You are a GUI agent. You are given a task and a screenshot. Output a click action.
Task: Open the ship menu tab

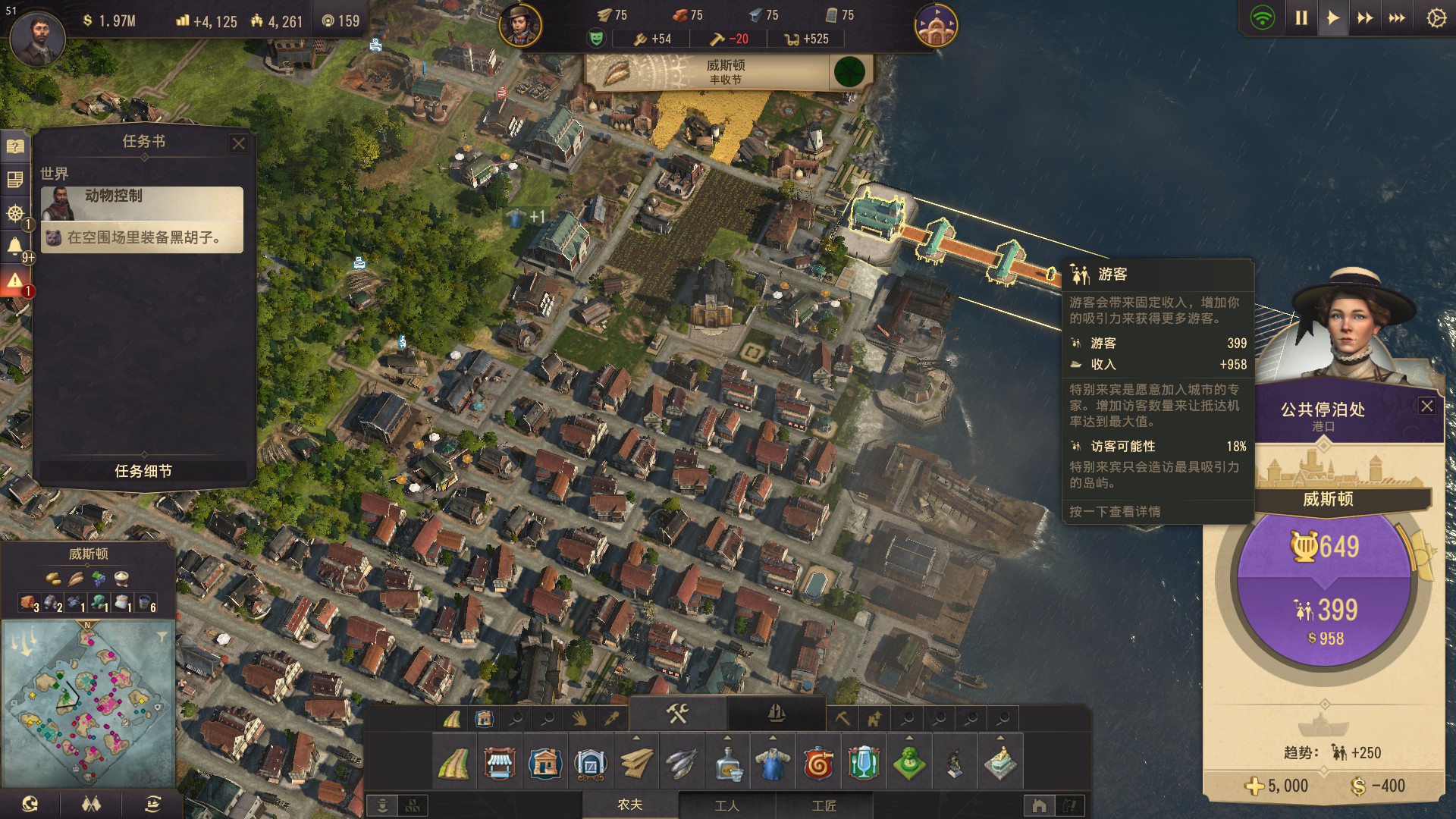click(776, 713)
